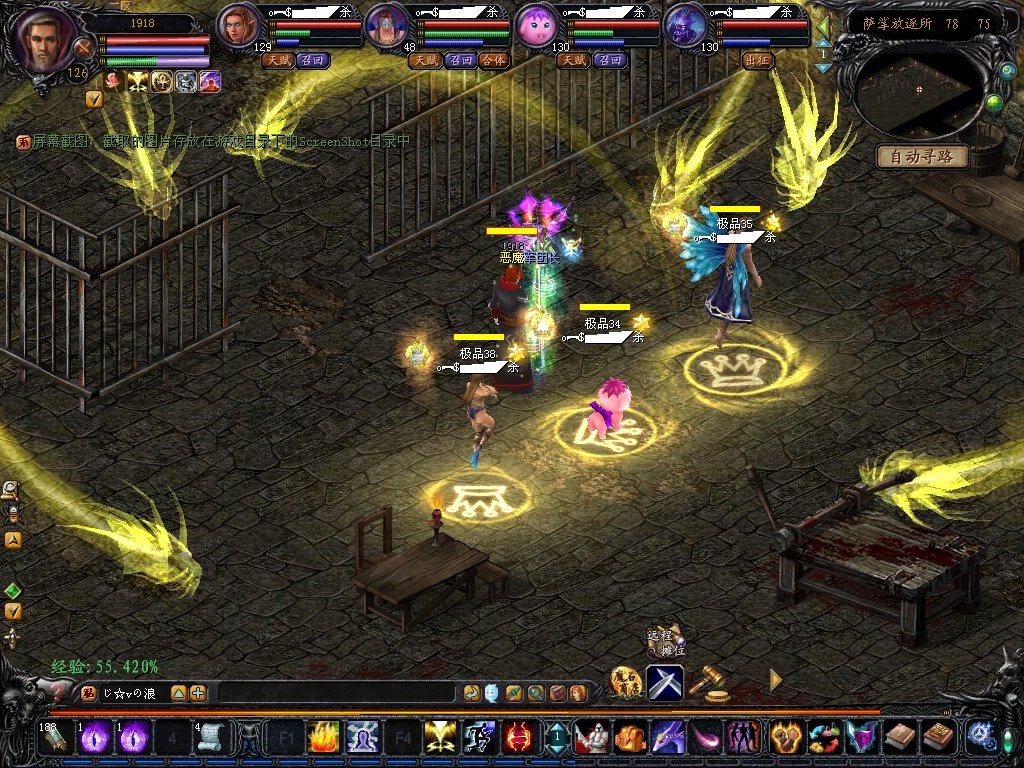
Task: Open the brown spellbook icon in the bottom bar
Action: (x=900, y=737)
